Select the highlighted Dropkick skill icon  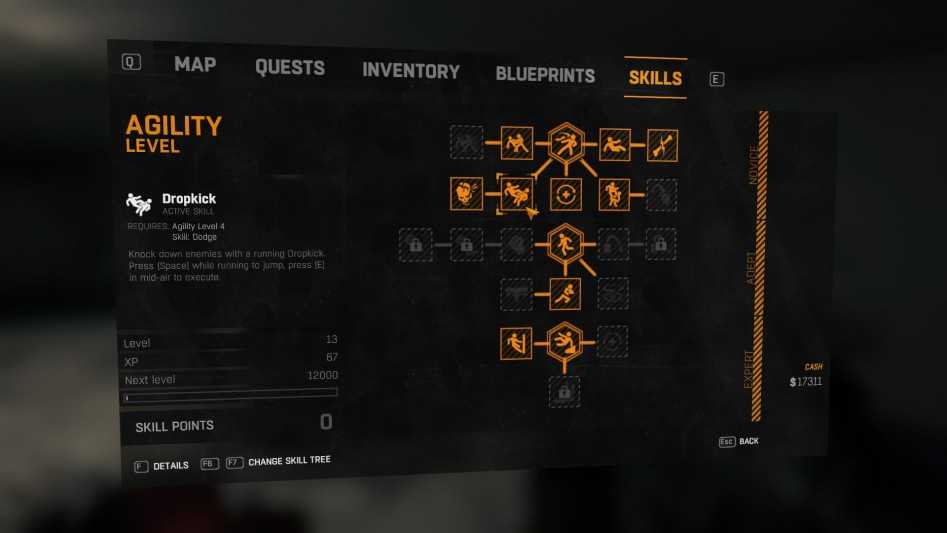(517, 192)
